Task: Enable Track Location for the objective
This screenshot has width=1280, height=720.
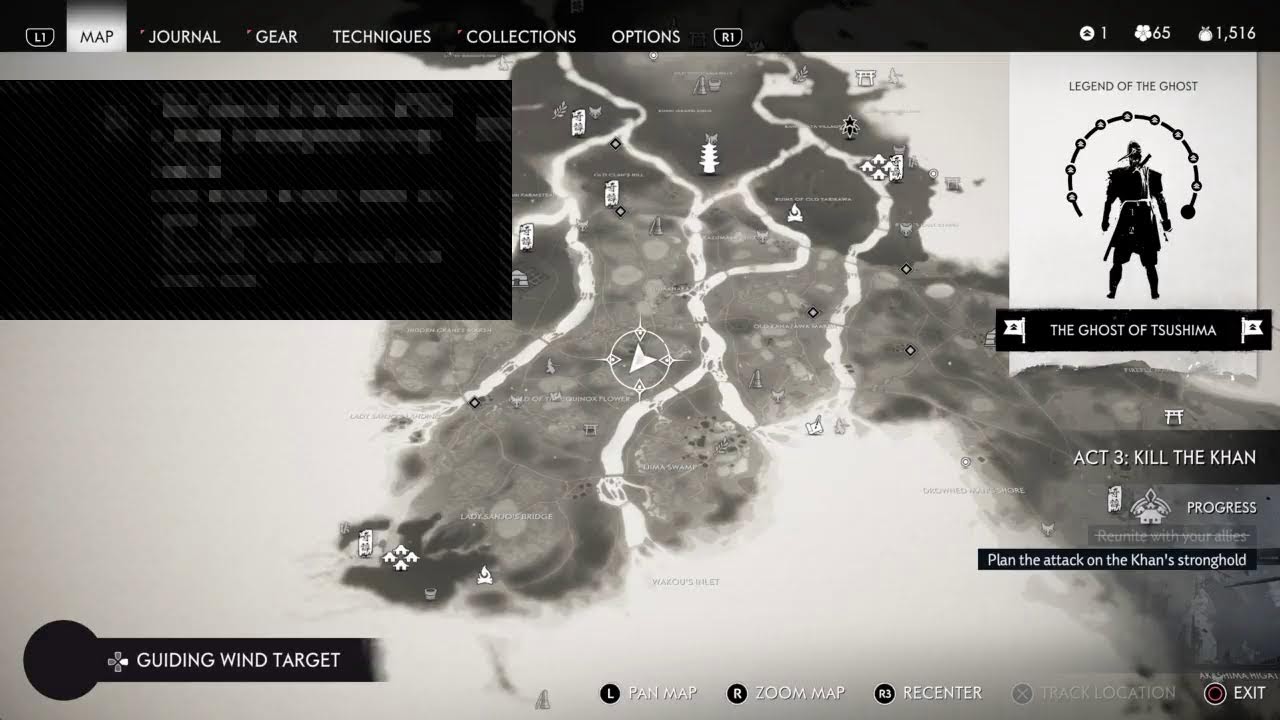Action: [1105, 692]
